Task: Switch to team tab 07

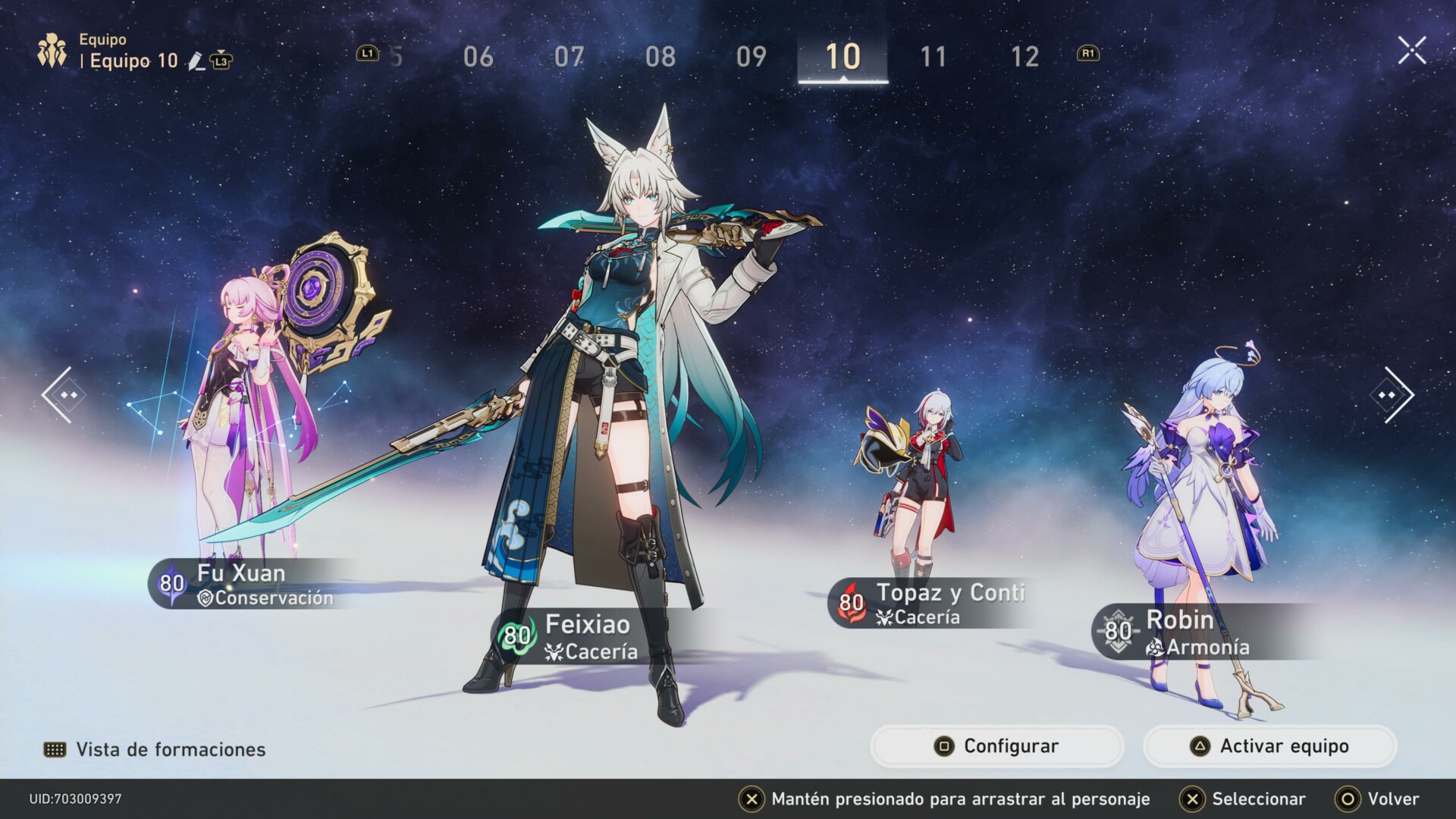Action: 569,57
